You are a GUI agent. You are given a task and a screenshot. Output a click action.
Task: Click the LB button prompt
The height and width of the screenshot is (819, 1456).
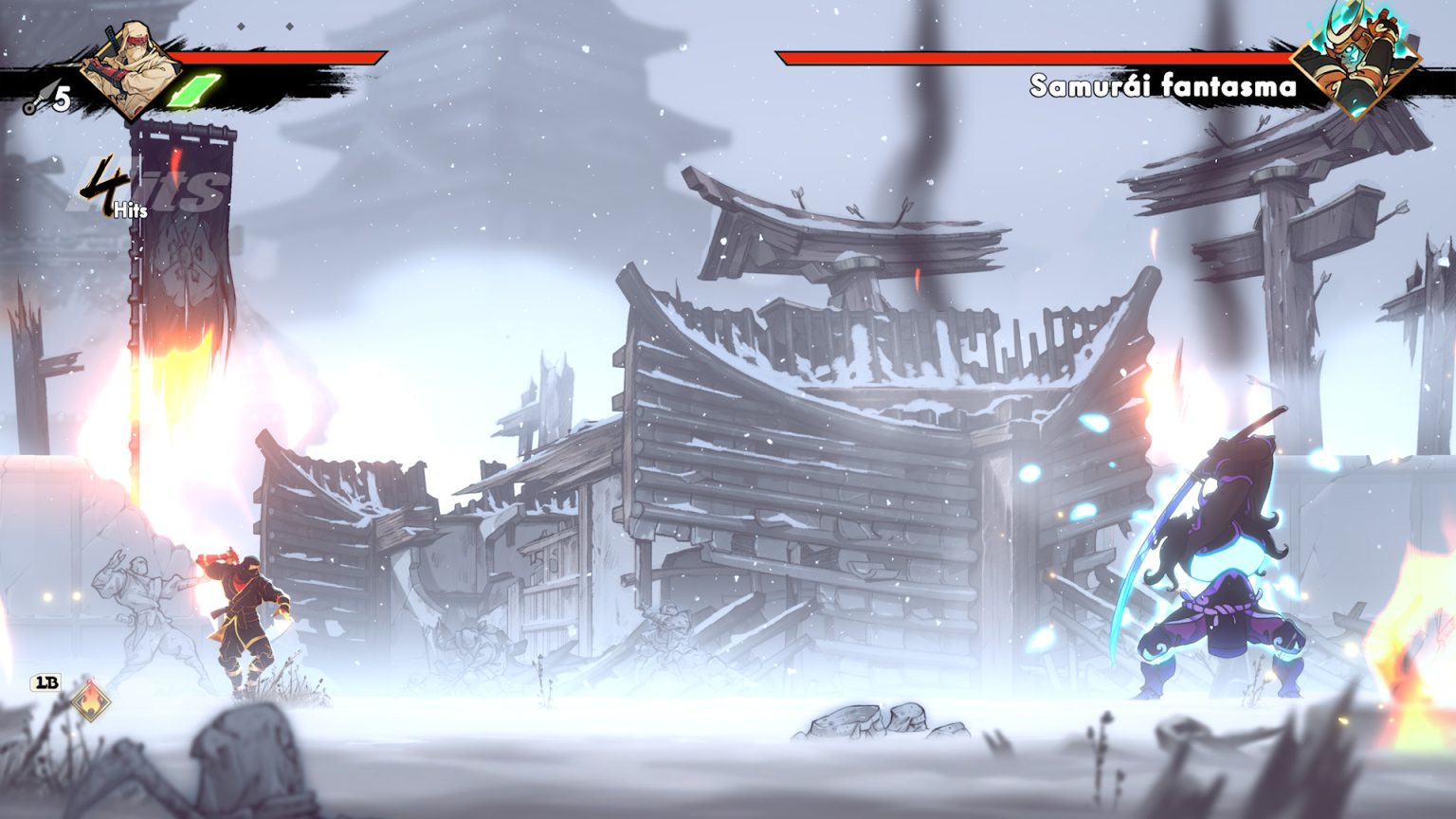tap(45, 682)
